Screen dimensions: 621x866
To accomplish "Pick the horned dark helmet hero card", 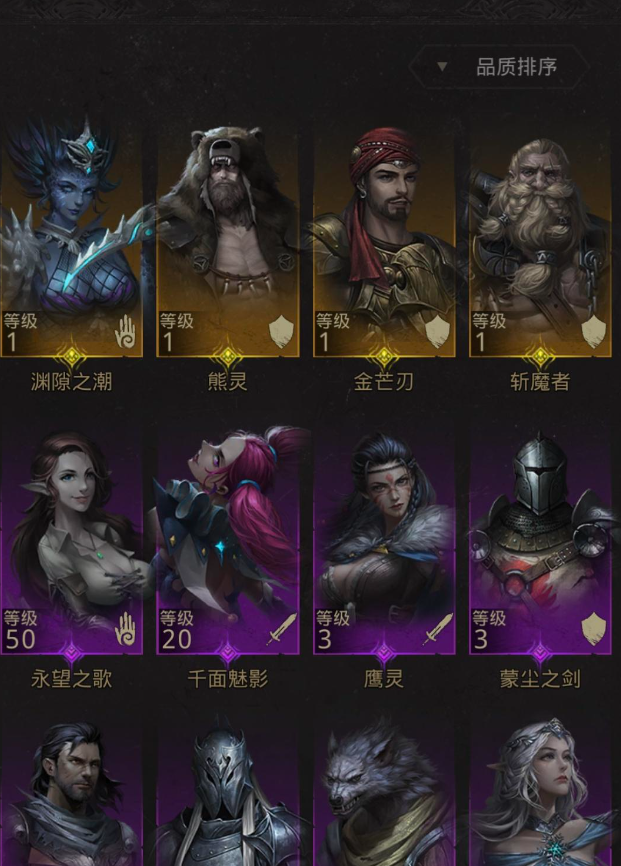I will (x=228, y=800).
